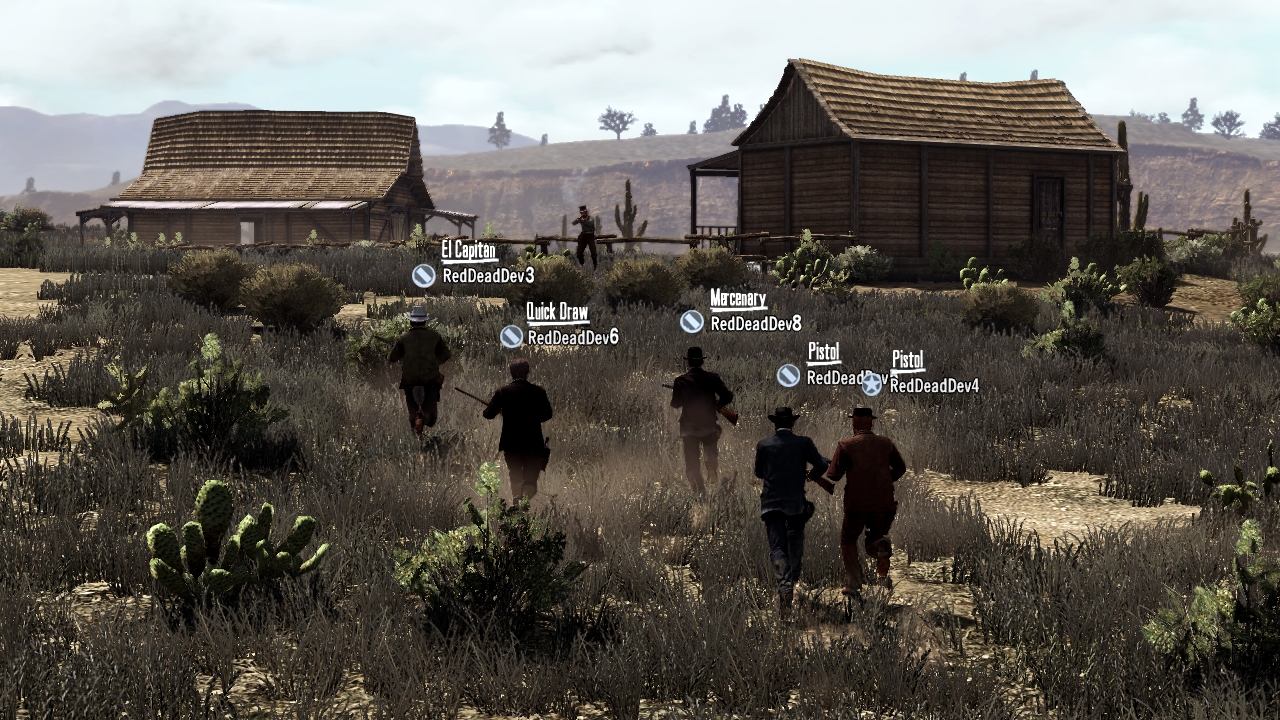Select El Capitan's circular badge icon
Image resolution: width=1280 pixels, height=720 pixels.
click(x=422, y=275)
